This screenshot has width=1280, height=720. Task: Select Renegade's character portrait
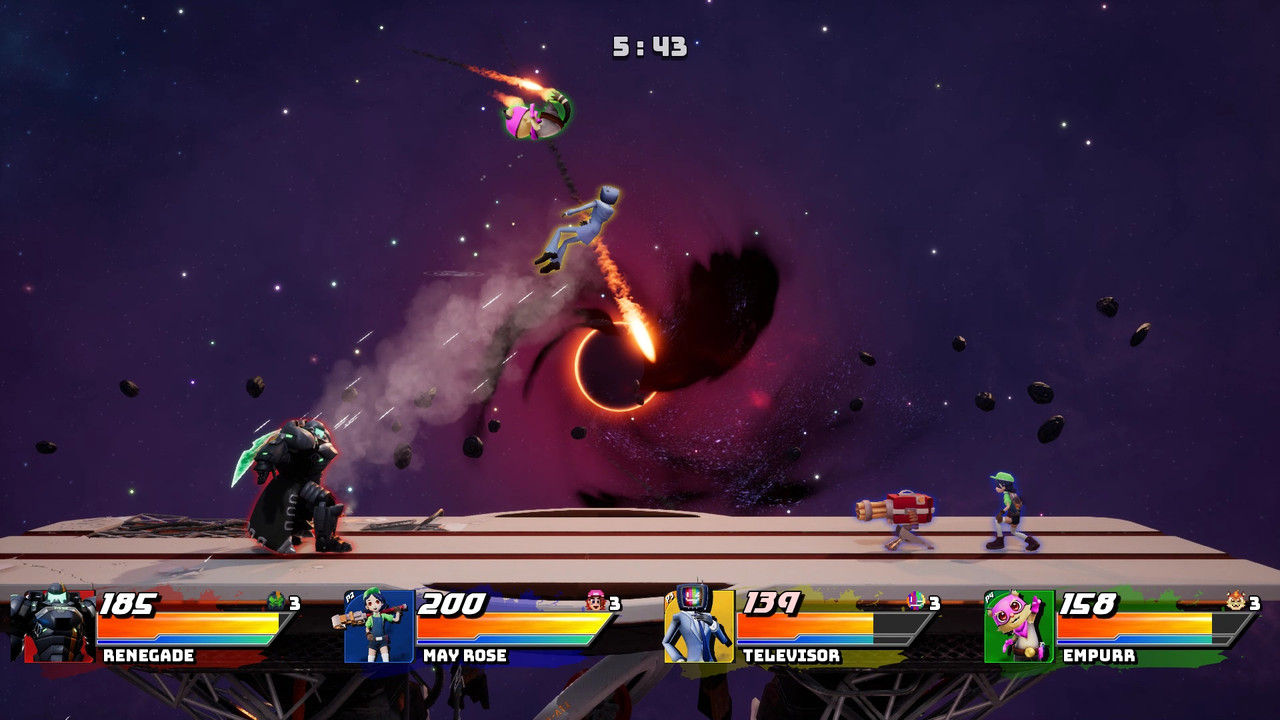coord(57,626)
